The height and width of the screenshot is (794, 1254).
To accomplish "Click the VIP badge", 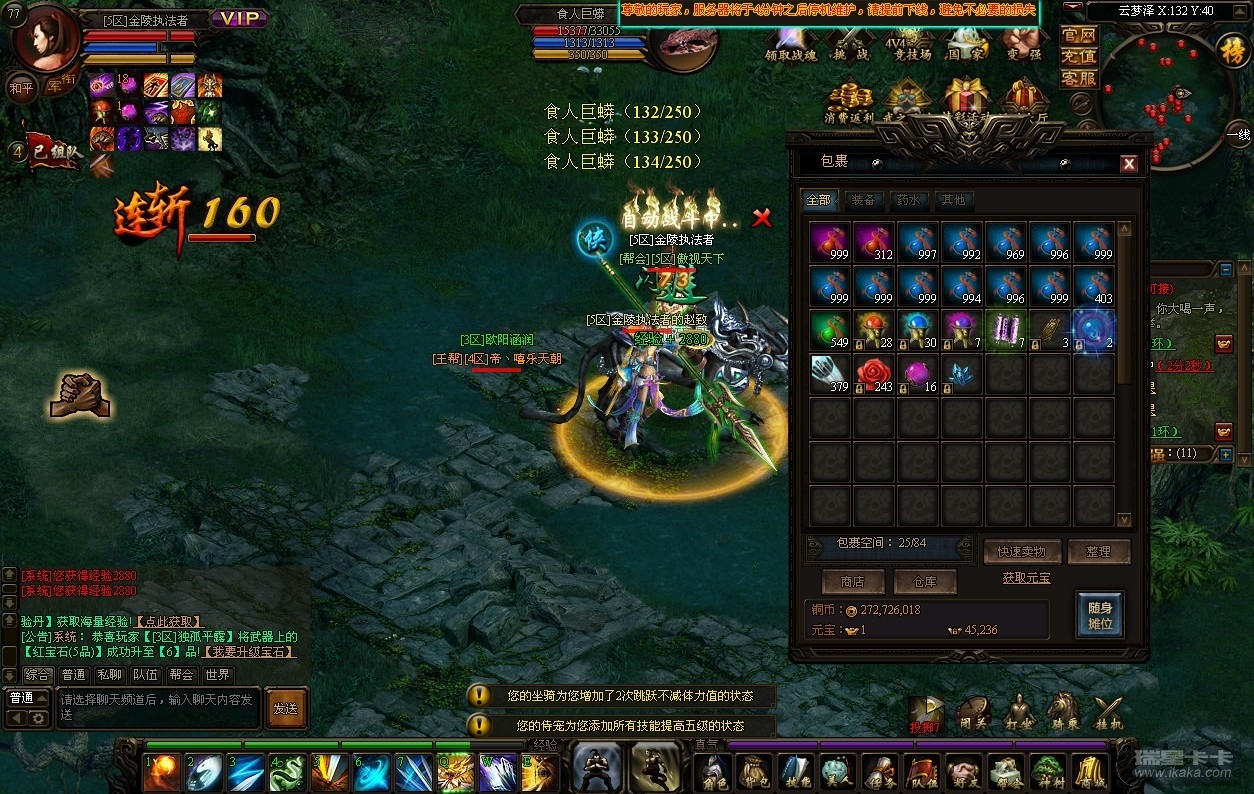I will pos(239,19).
